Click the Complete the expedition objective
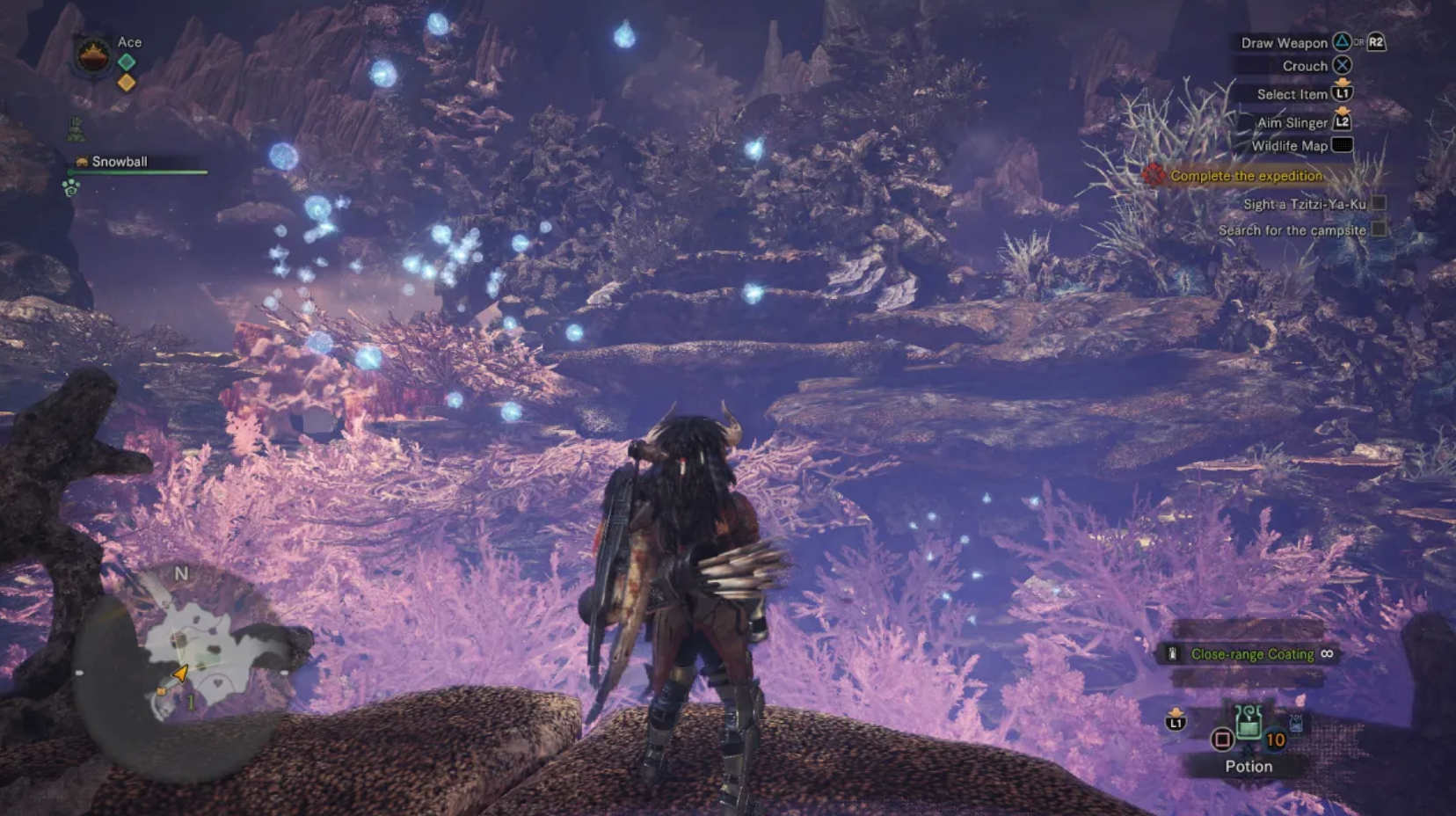This screenshot has width=1456, height=816. pos(1246,176)
